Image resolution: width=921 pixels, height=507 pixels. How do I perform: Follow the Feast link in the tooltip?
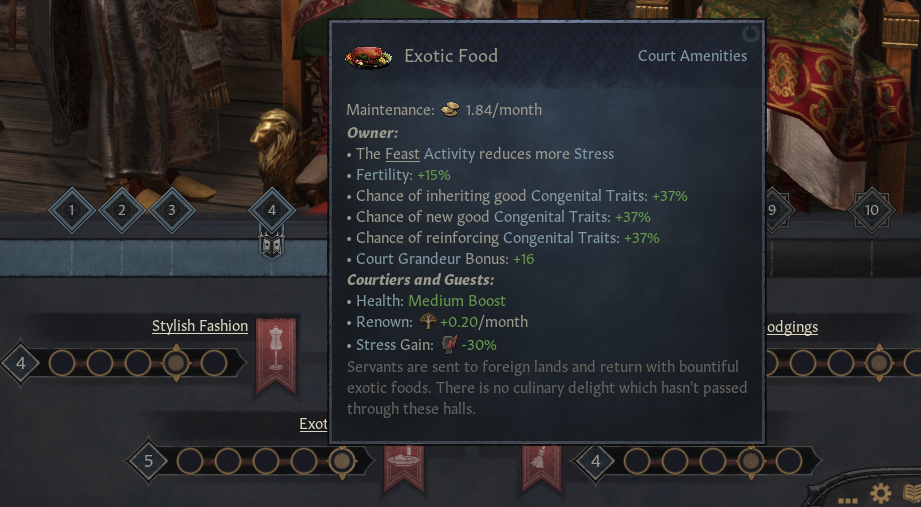pos(402,154)
